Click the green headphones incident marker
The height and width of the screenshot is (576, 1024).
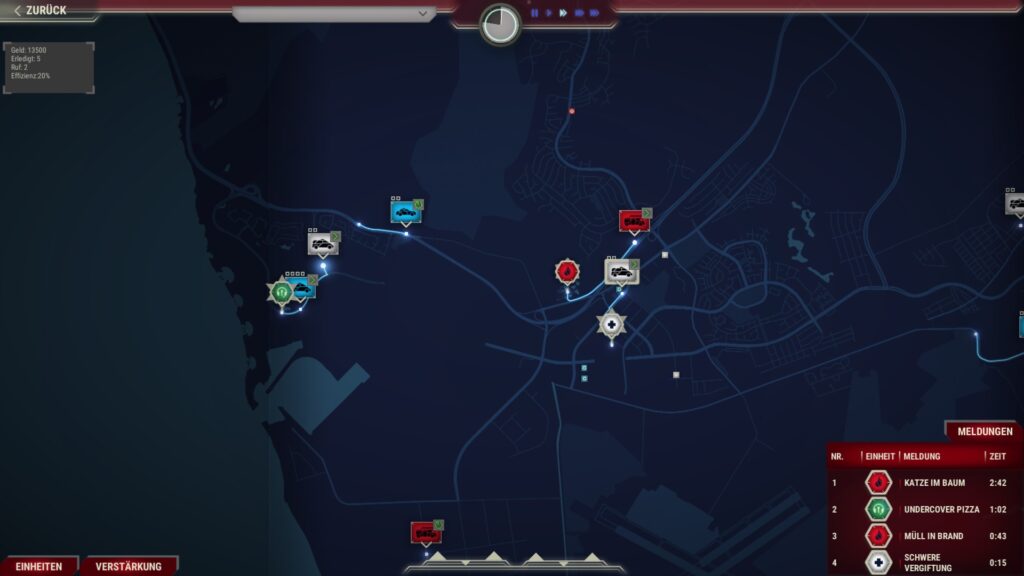(x=281, y=291)
